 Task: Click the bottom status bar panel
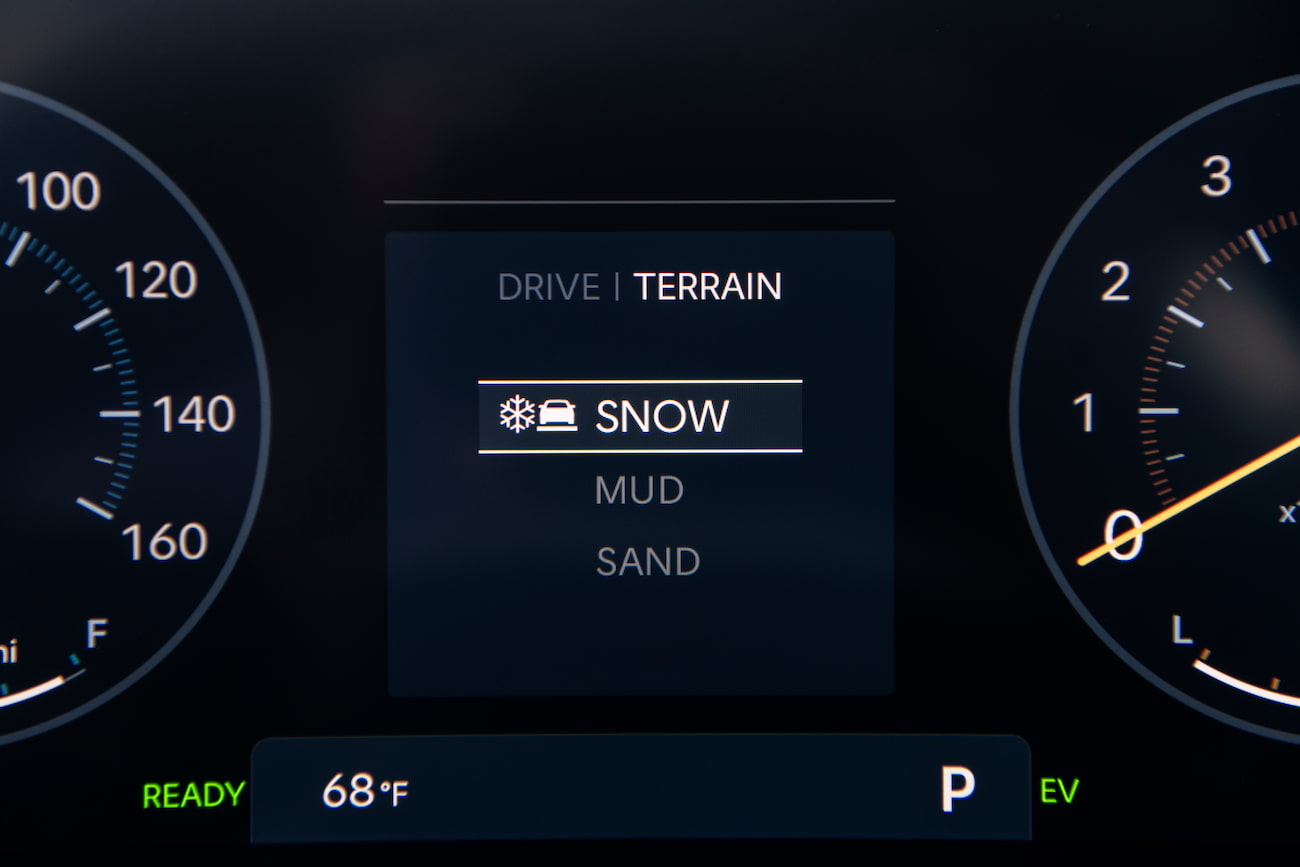point(640,789)
